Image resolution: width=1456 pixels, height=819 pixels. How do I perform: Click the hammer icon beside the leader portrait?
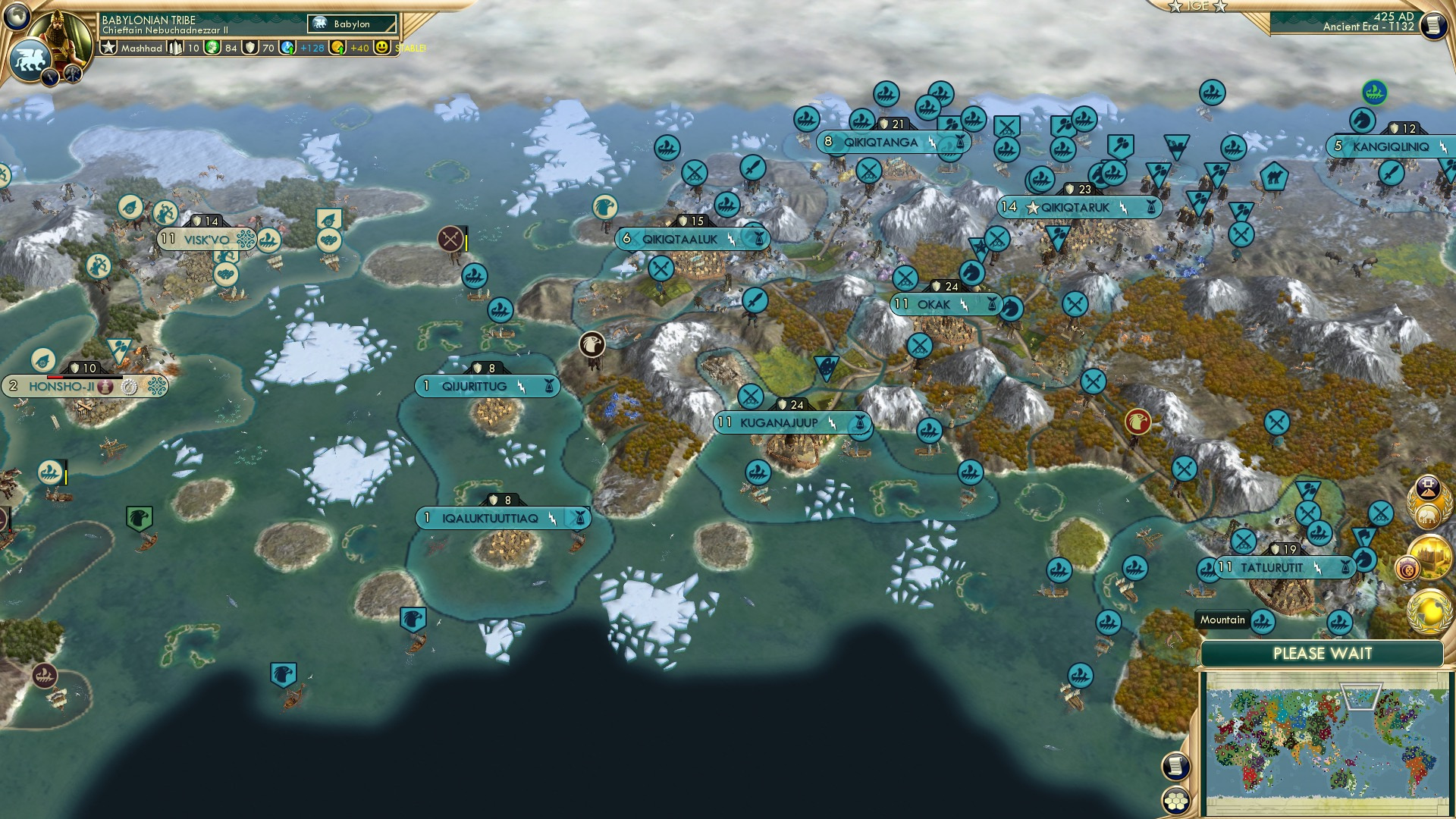pos(72,76)
